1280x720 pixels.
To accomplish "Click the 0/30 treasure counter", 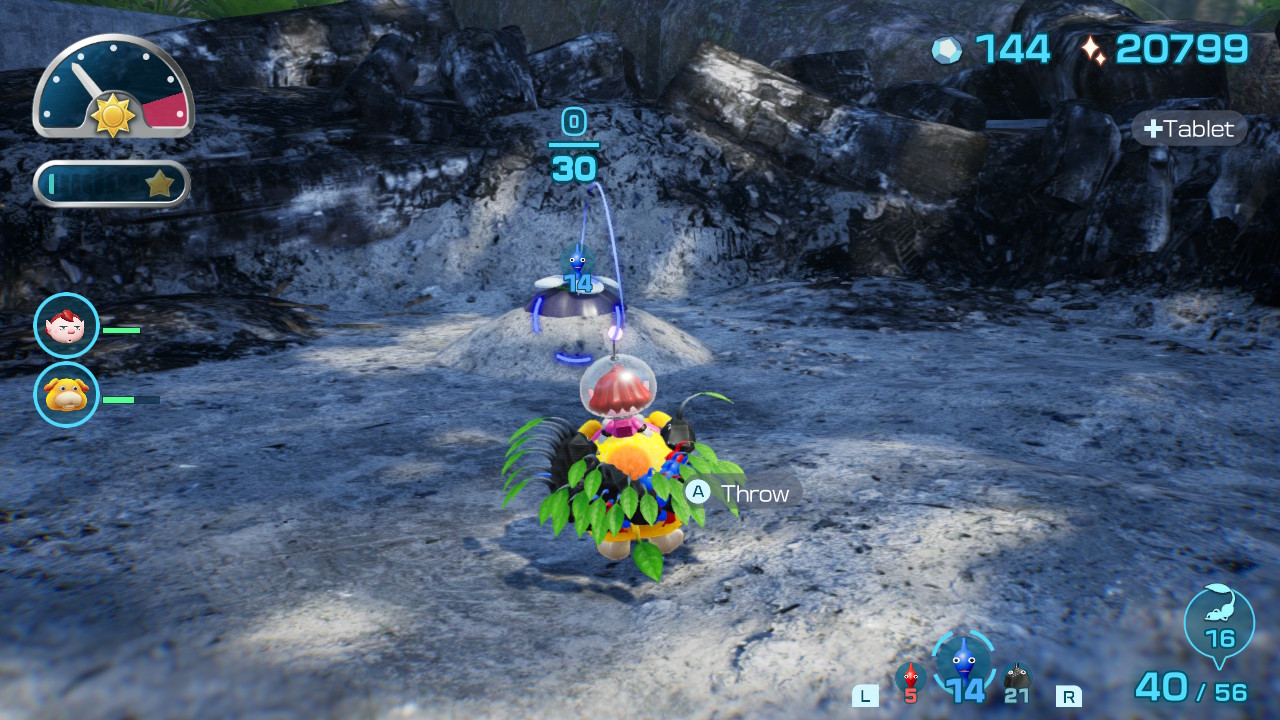I will 575,146.
